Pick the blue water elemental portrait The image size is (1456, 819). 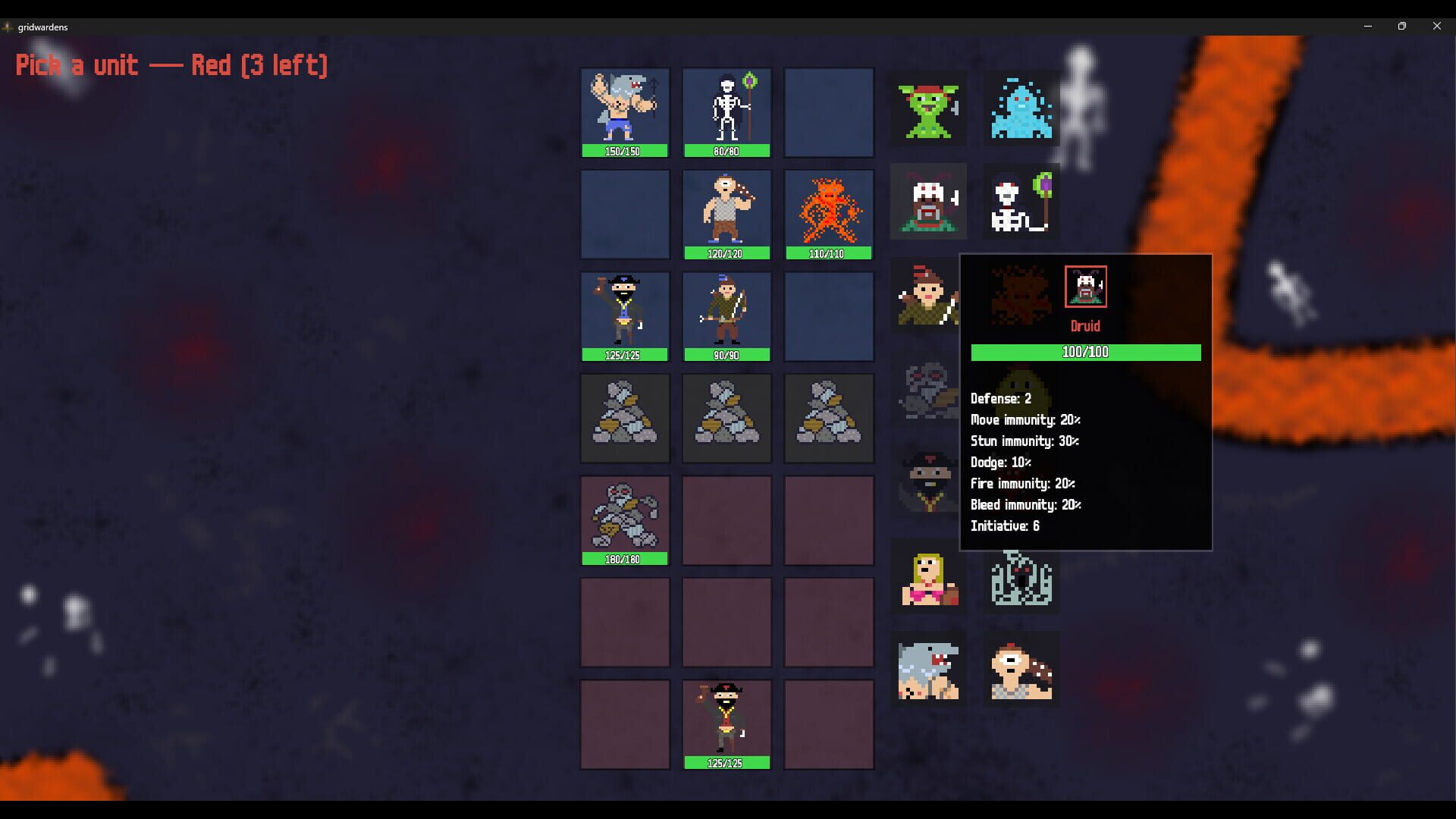(1020, 108)
